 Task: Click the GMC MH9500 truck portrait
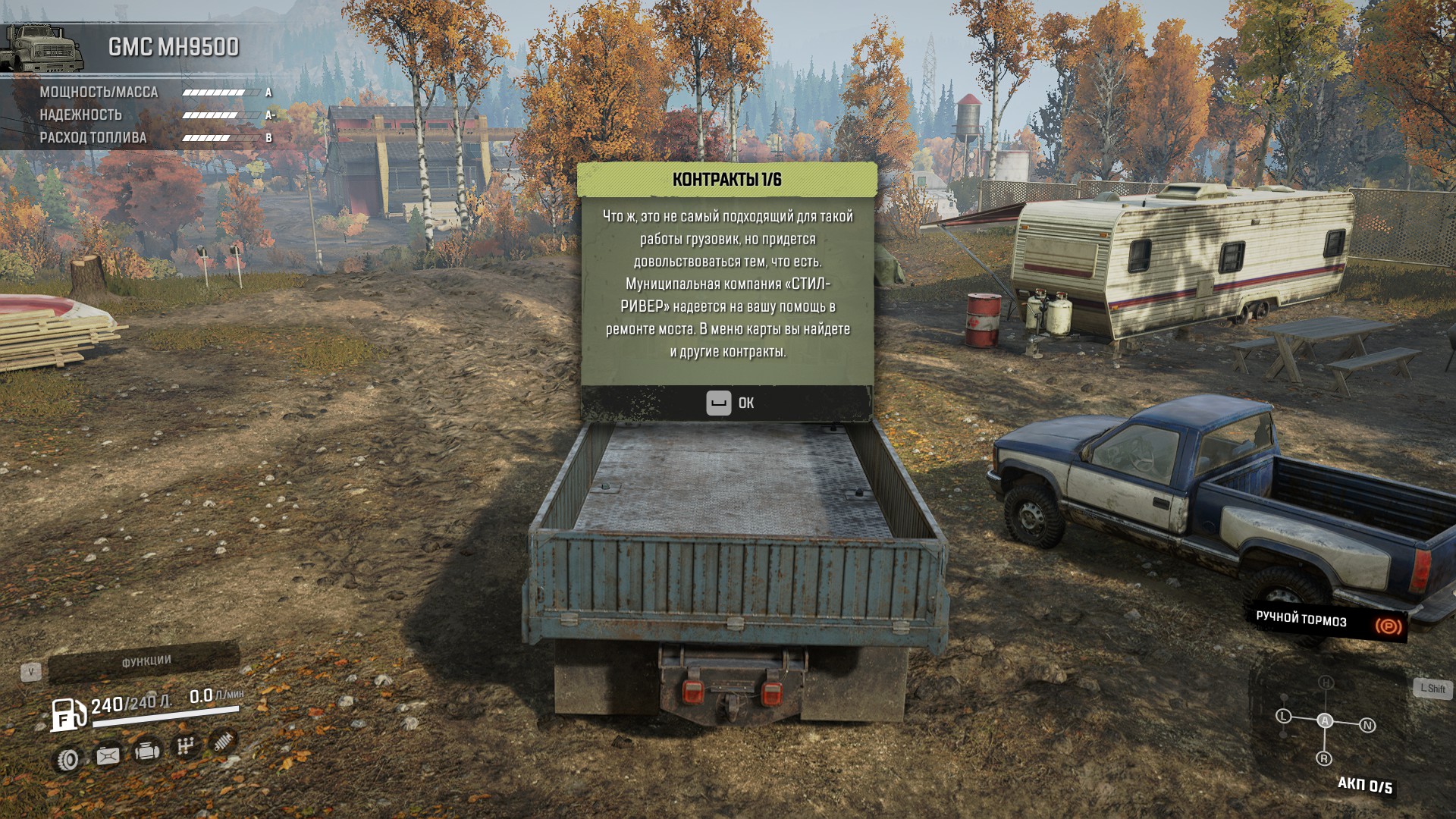click(42, 49)
